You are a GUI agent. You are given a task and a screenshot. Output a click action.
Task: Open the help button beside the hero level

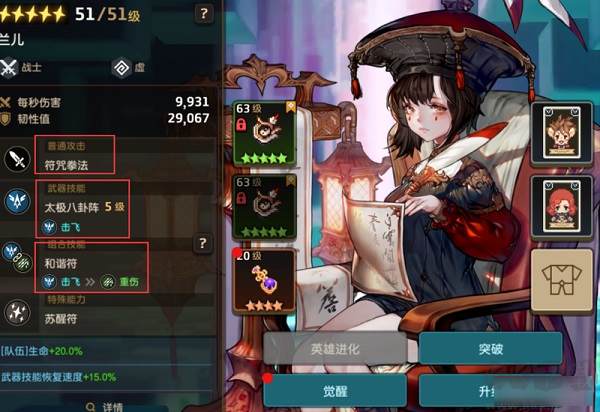point(204,14)
